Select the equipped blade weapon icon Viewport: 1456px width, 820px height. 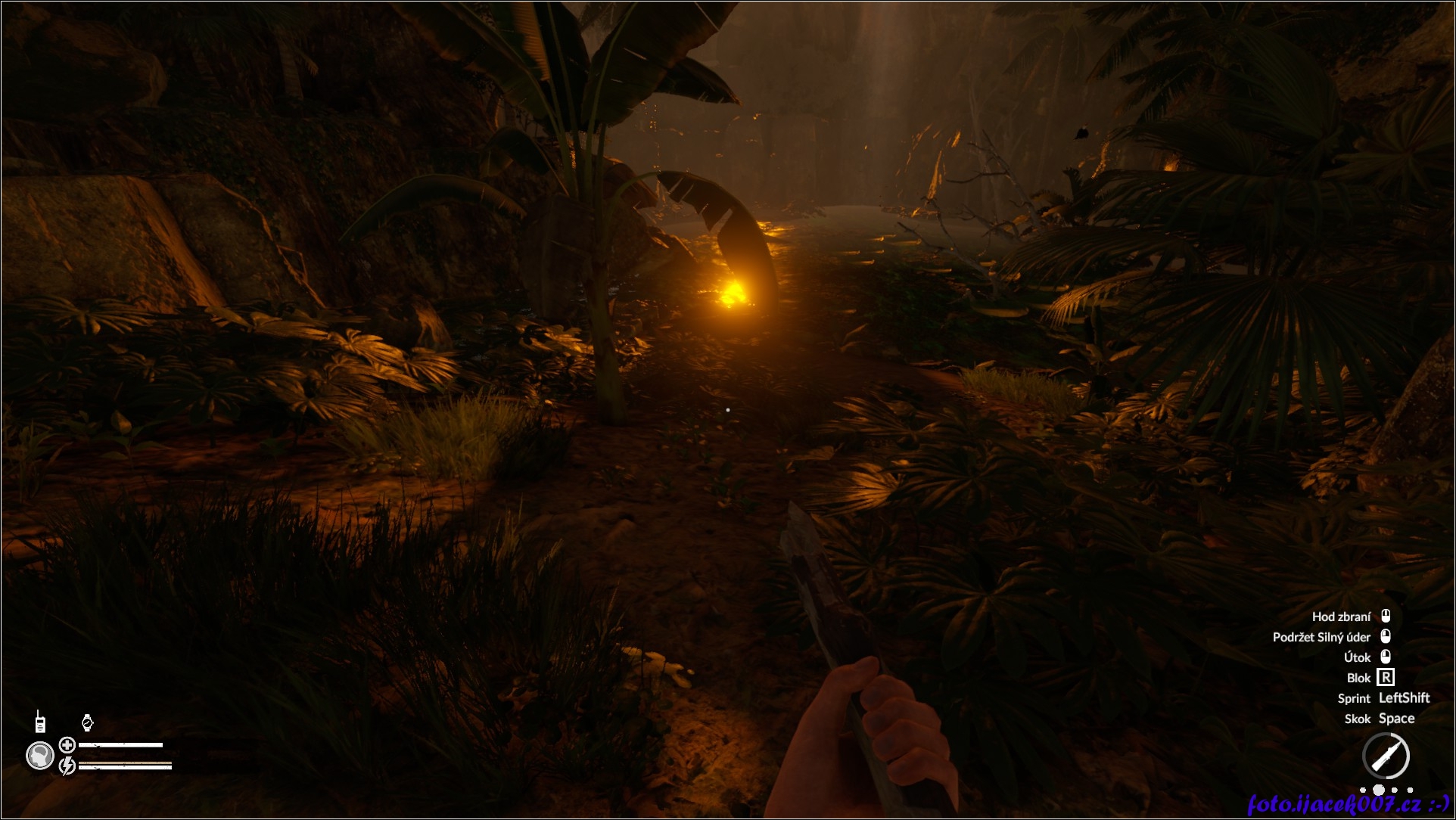click(1386, 756)
